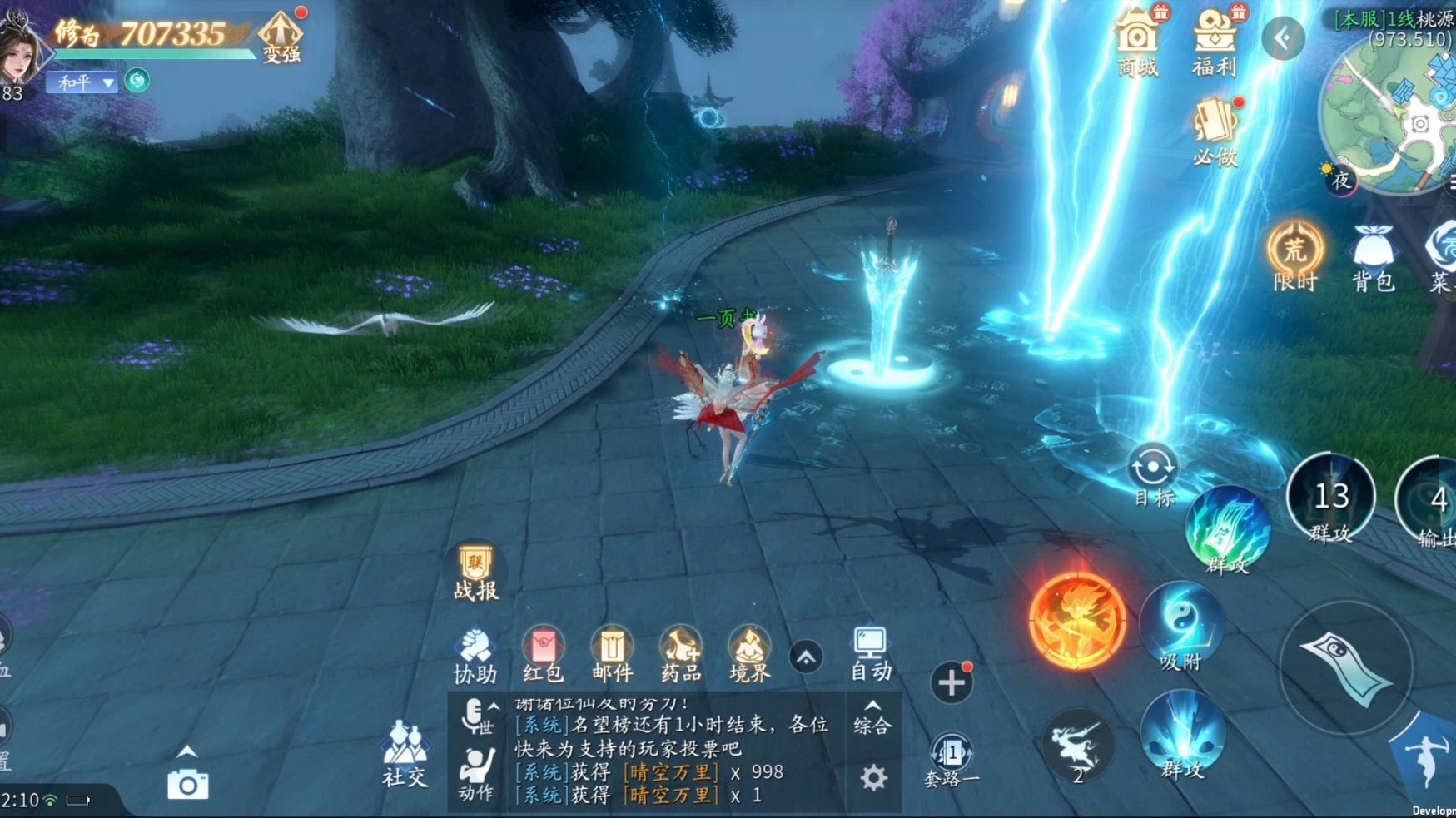Toggle 自动 auto-combat
Screen dimensions: 1456x818
[871, 653]
